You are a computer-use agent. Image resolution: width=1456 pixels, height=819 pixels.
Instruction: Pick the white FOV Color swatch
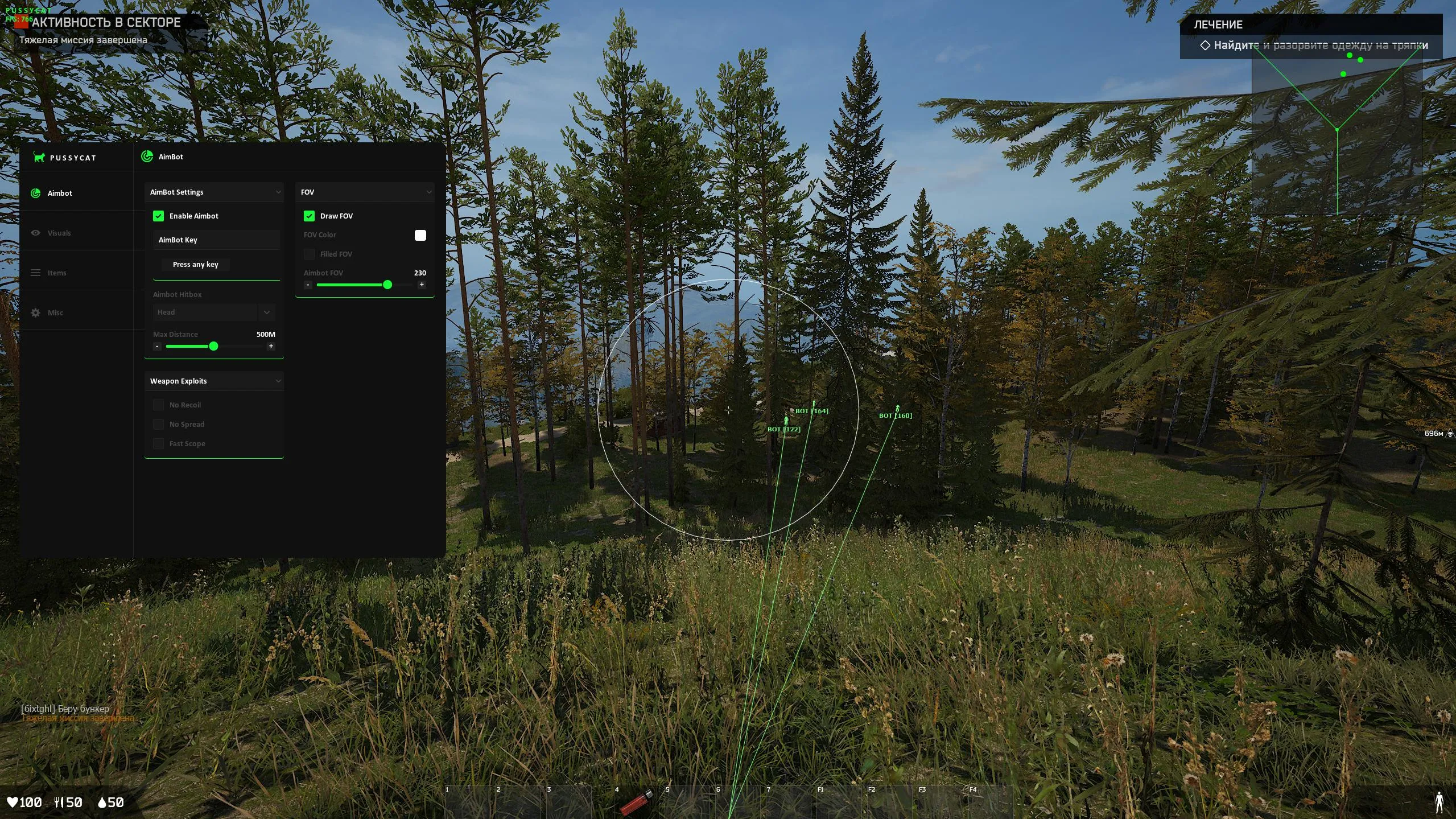420,235
